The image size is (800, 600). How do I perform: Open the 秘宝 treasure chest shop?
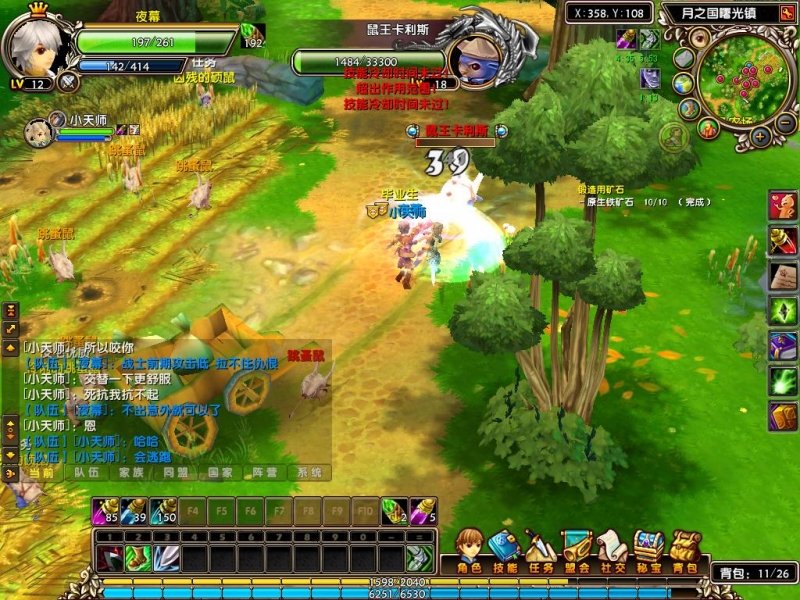(x=648, y=550)
